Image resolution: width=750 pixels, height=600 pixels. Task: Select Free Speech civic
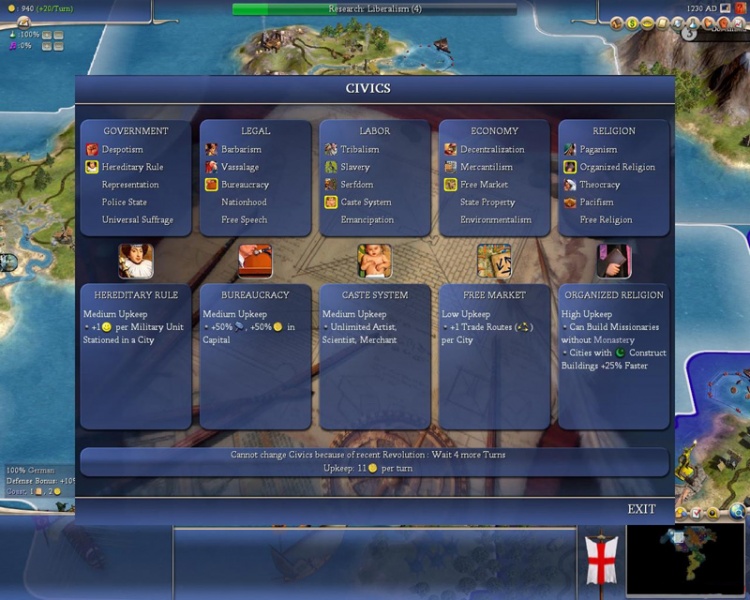pyautogui.click(x=244, y=220)
